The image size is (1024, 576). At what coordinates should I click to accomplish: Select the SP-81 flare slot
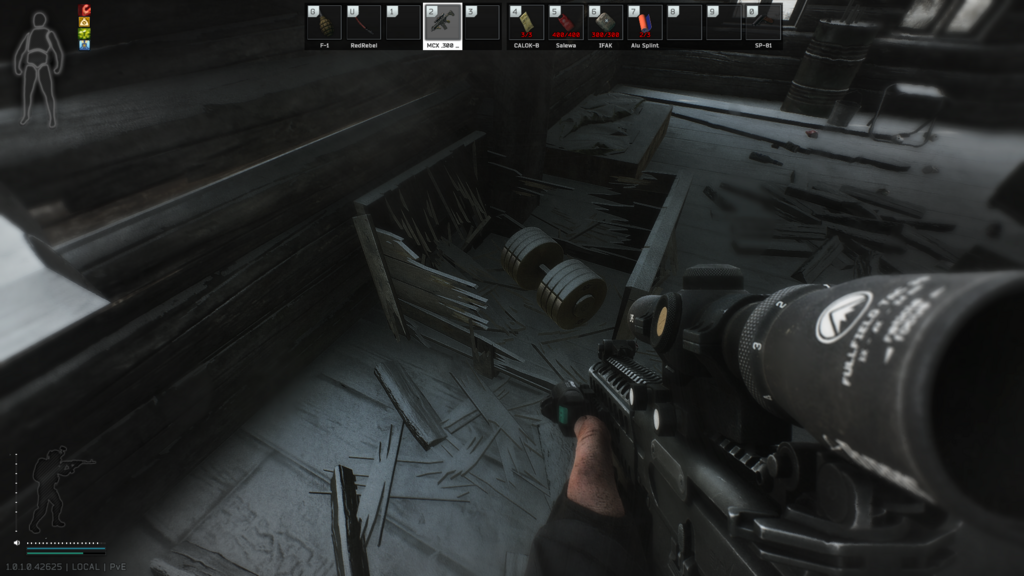pyautogui.click(x=763, y=22)
